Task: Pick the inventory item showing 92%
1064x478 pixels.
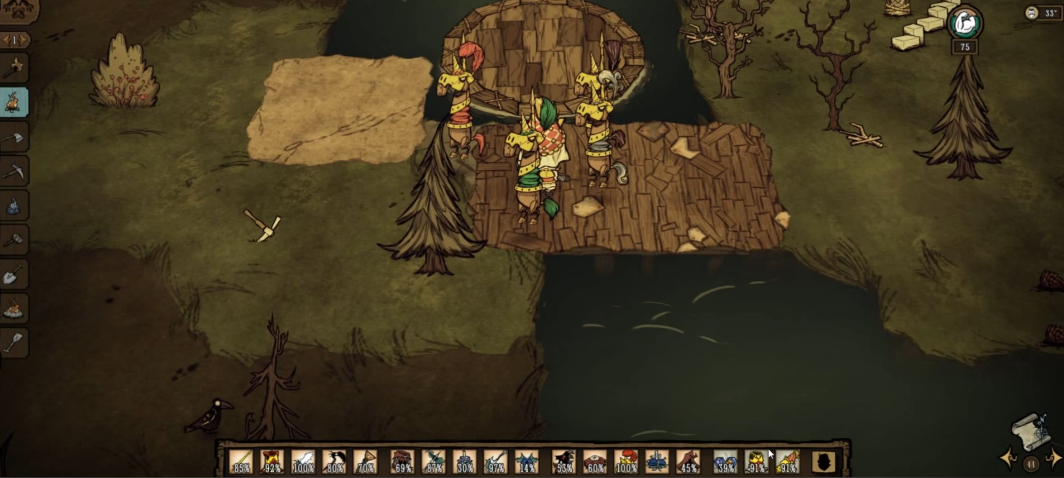Action: pyautogui.click(x=271, y=461)
